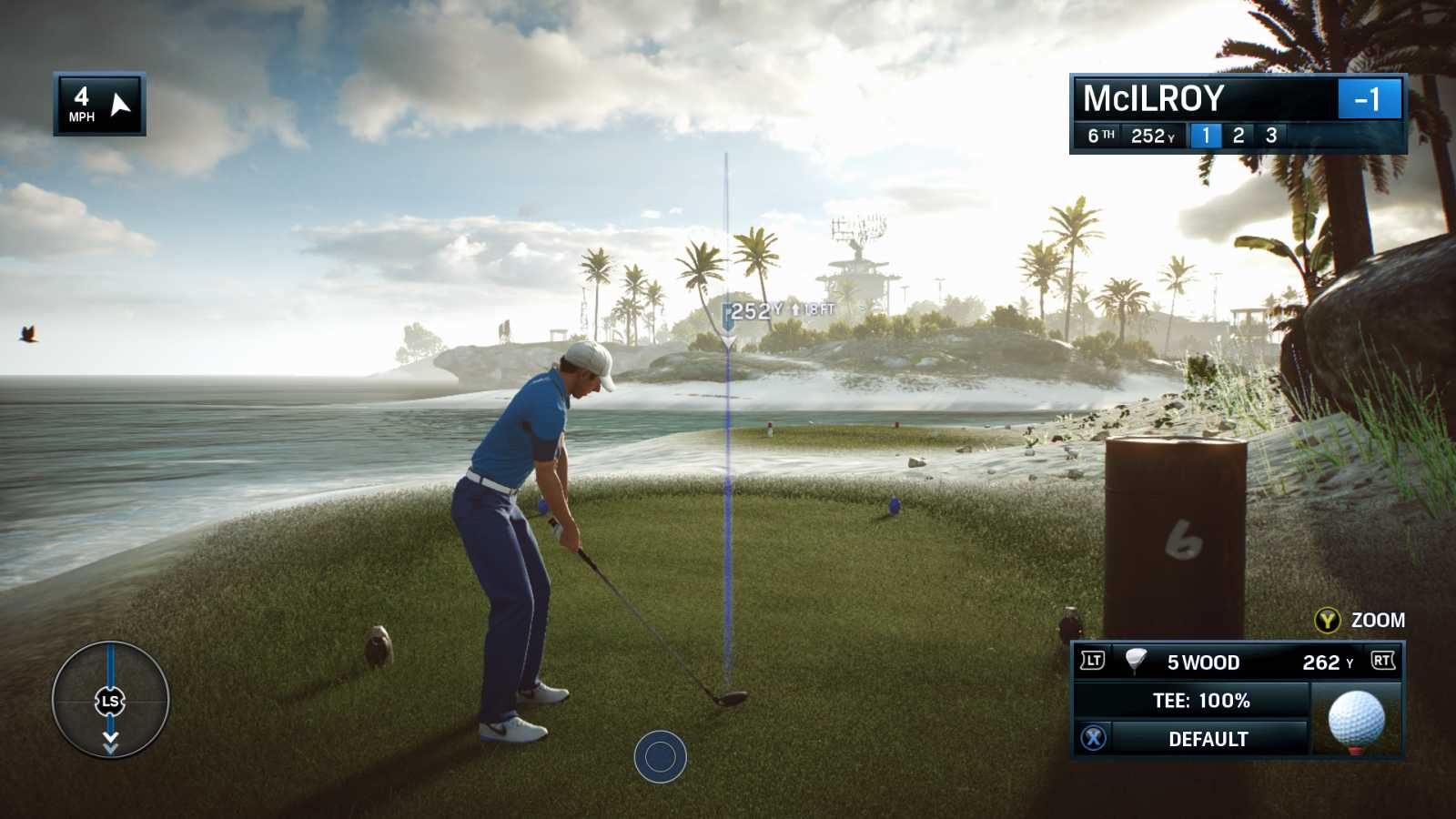1456x819 pixels.
Task: Select highlighted stroke 1 on the scorecard
Action: 1206,136
